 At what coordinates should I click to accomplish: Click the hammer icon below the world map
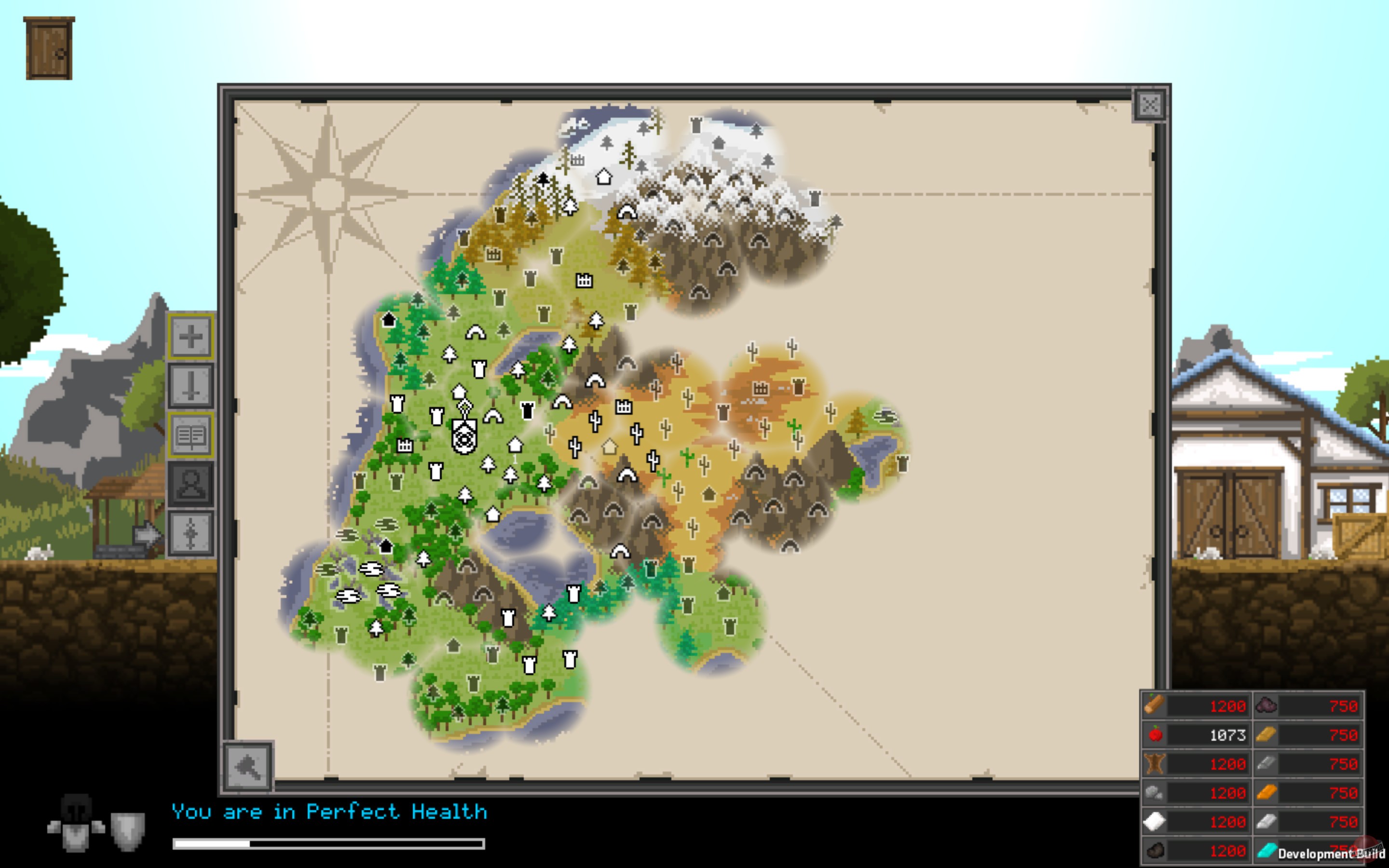248,768
